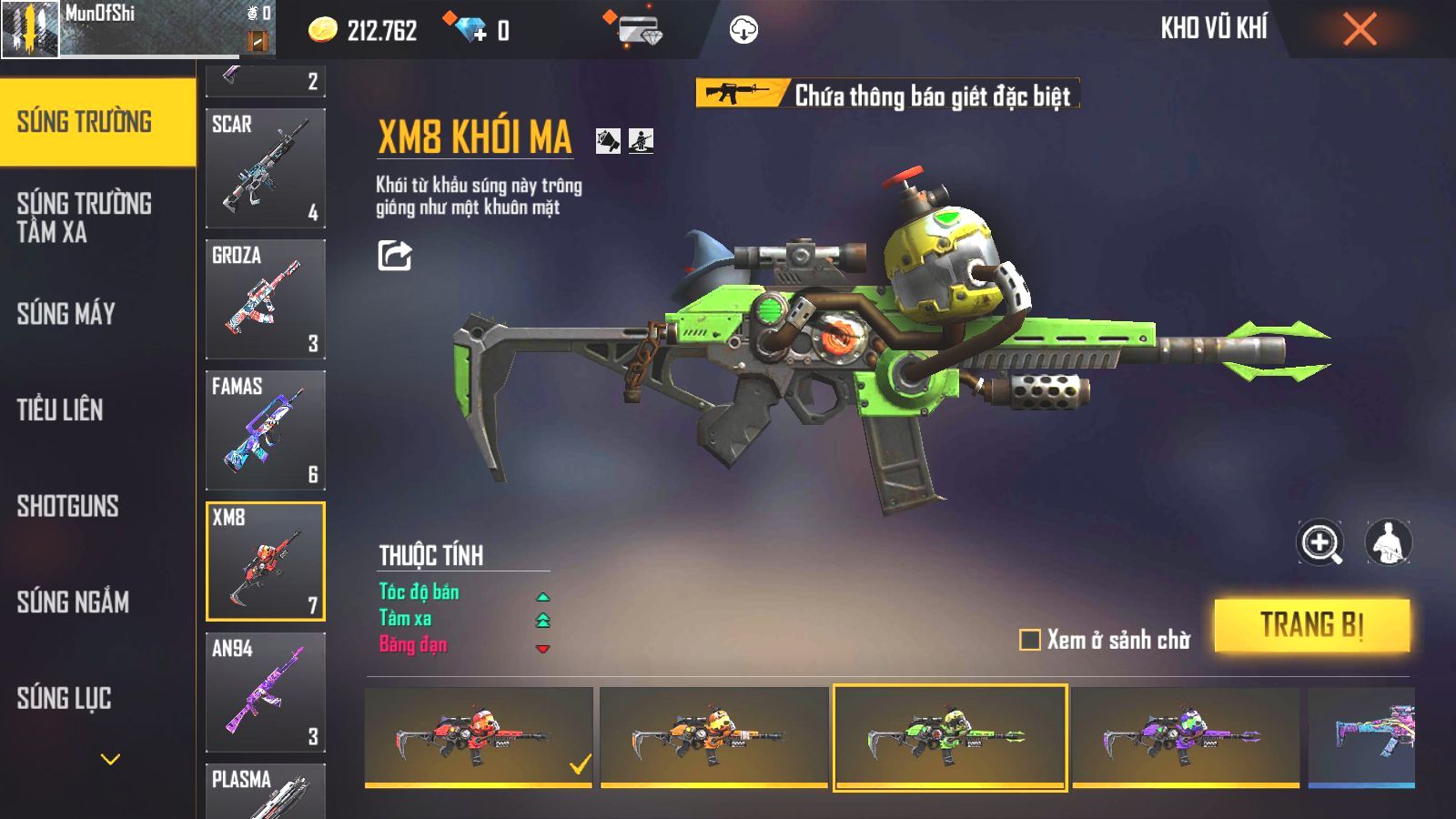Select the red XM8 skin thumbnail
The image size is (1456, 819).
[478, 736]
